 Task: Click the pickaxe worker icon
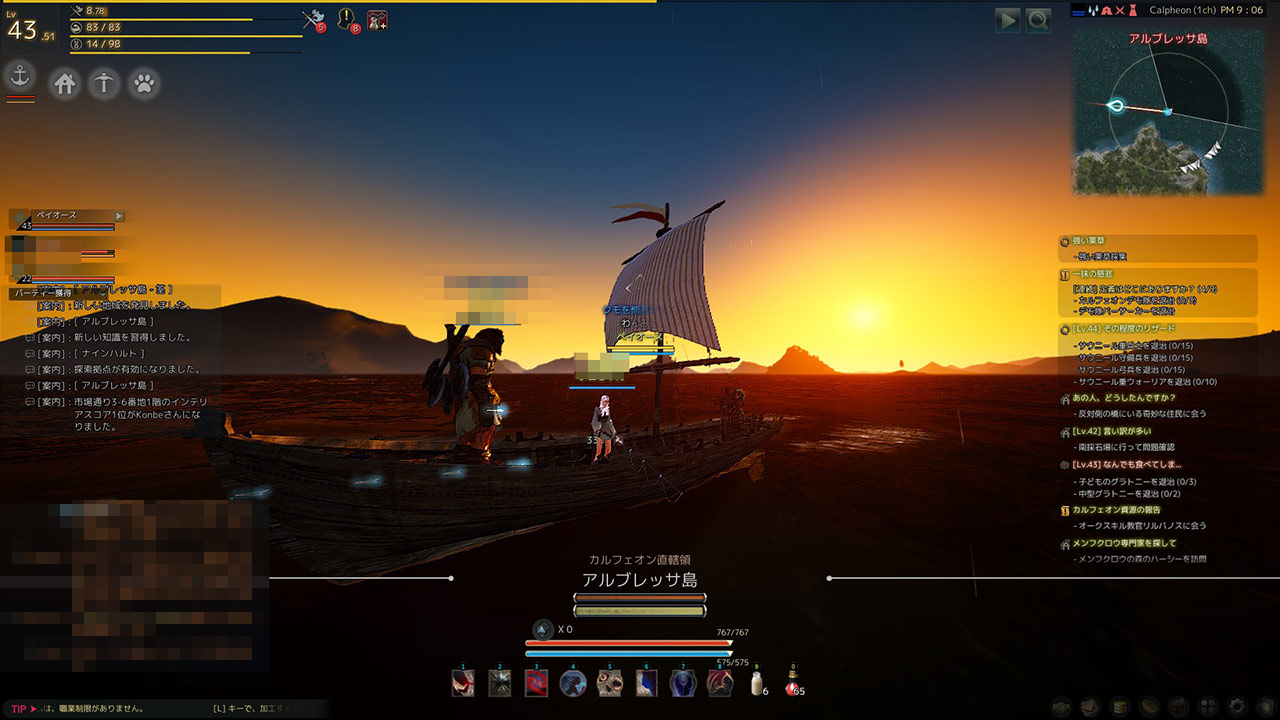tap(104, 83)
